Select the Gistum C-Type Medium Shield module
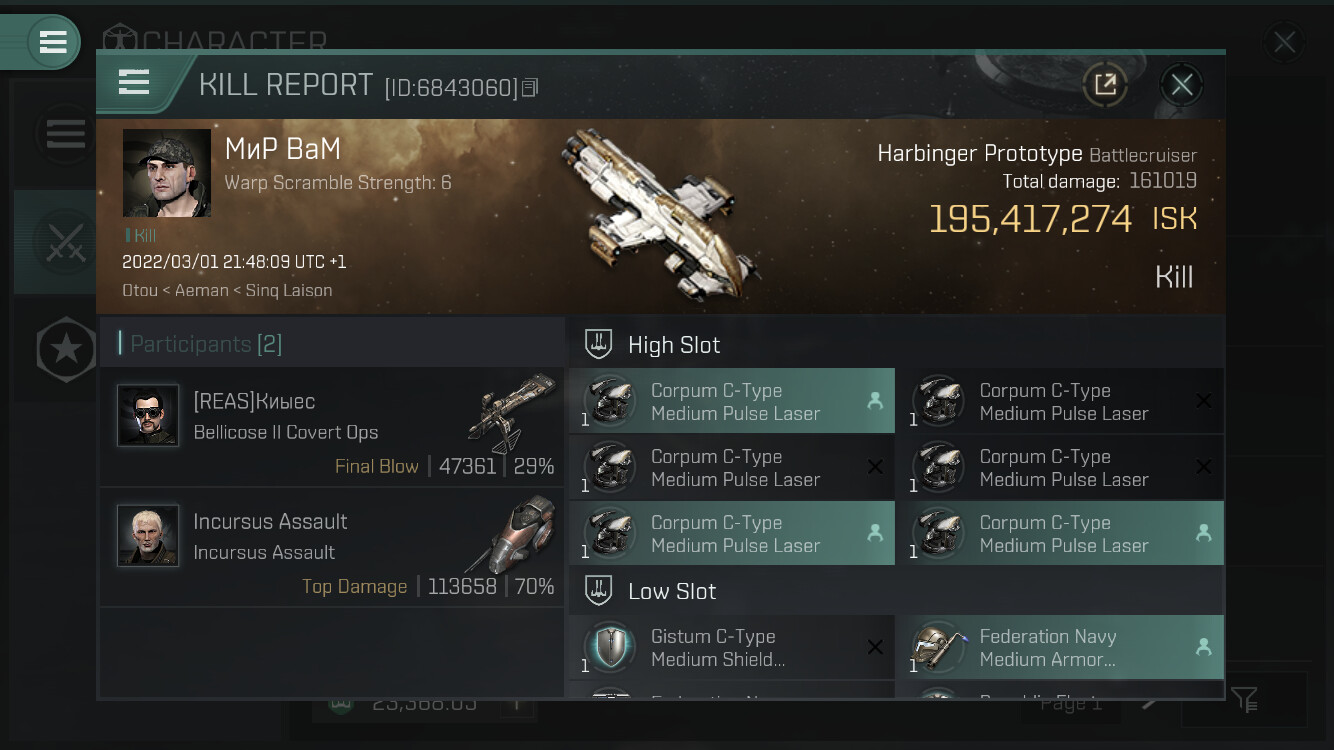 732,648
